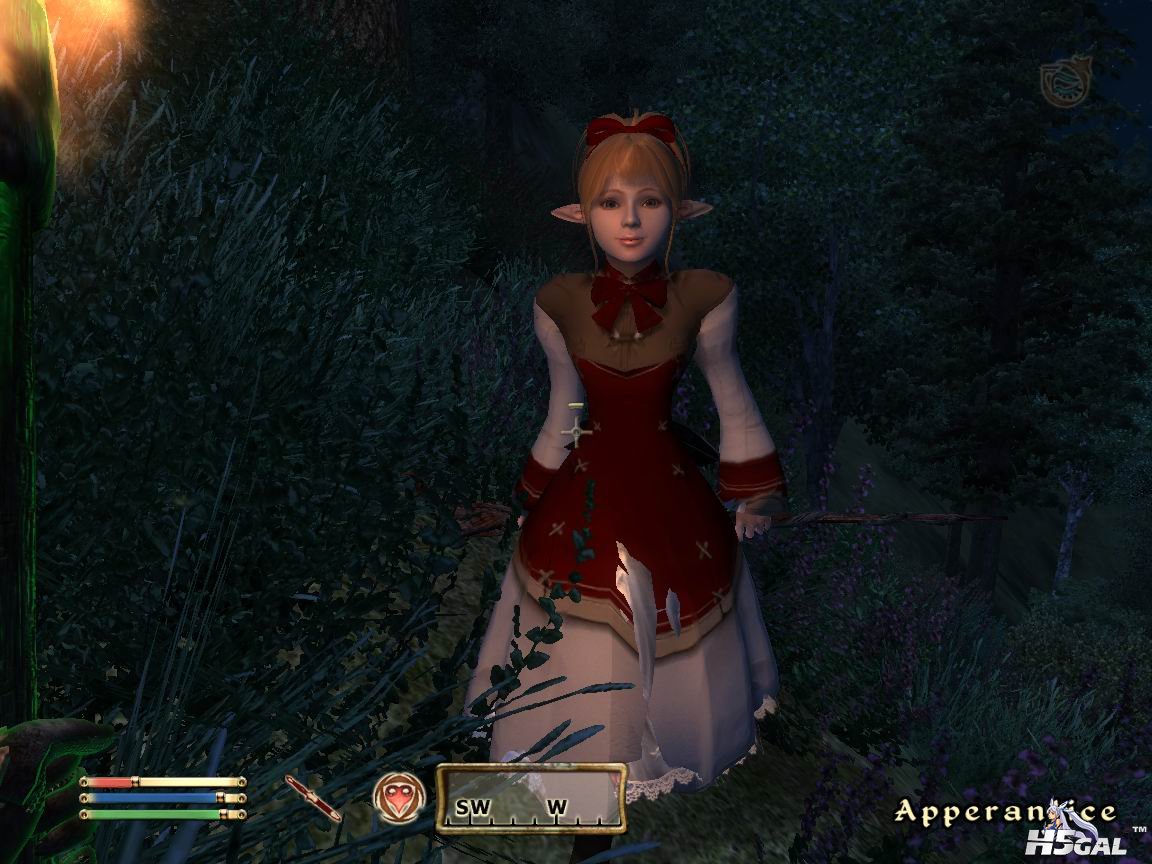1152x864 pixels.
Task: Click the compass showing SW and W
Action: click(x=531, y=798)
